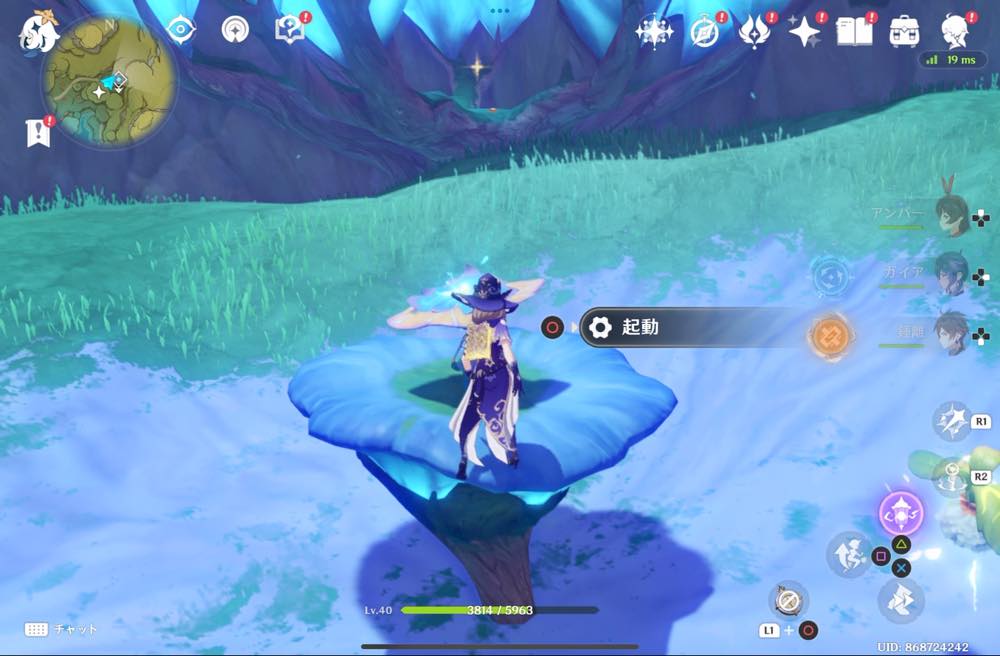Switch to party member 鍾離

coord(950,334)
